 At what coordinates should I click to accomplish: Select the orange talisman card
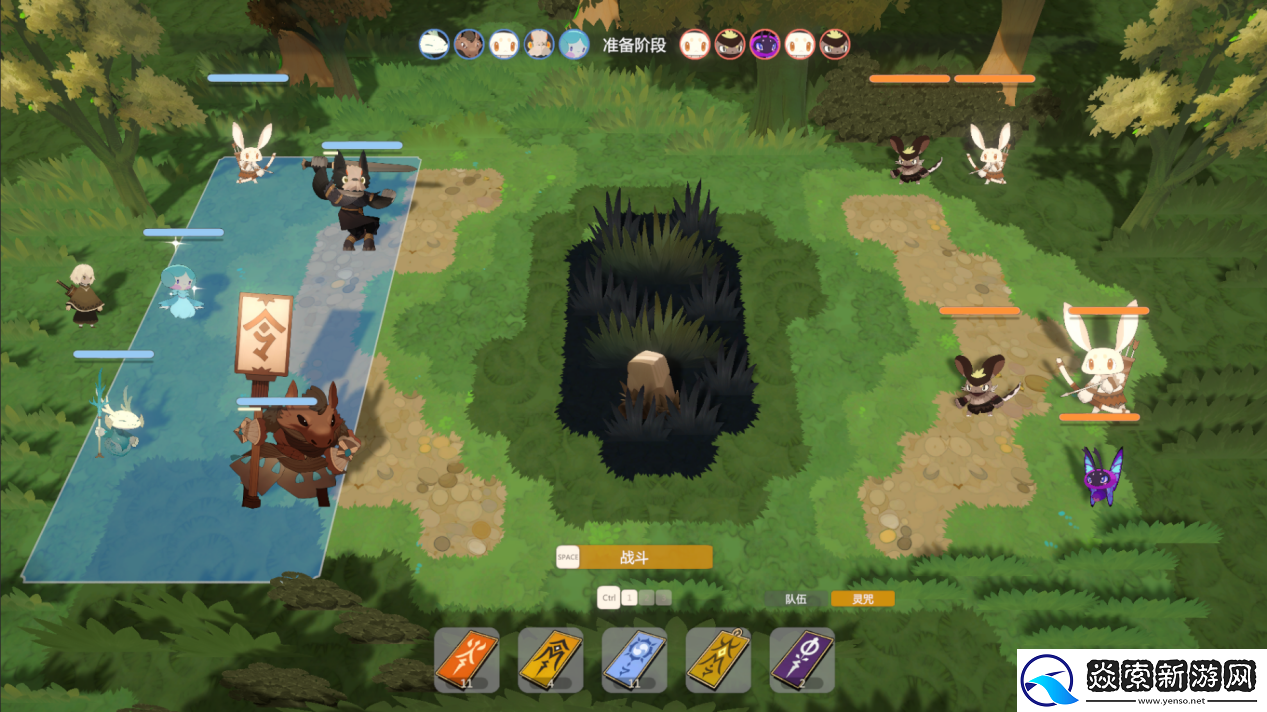[x=467, y=659]
